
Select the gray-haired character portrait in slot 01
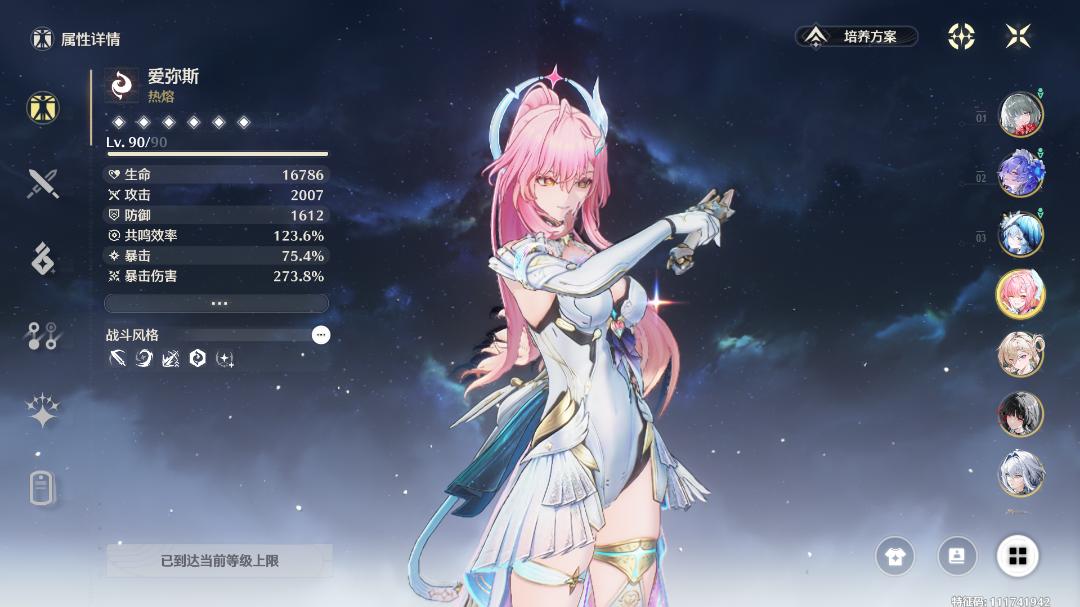[x=1020, y=114]
